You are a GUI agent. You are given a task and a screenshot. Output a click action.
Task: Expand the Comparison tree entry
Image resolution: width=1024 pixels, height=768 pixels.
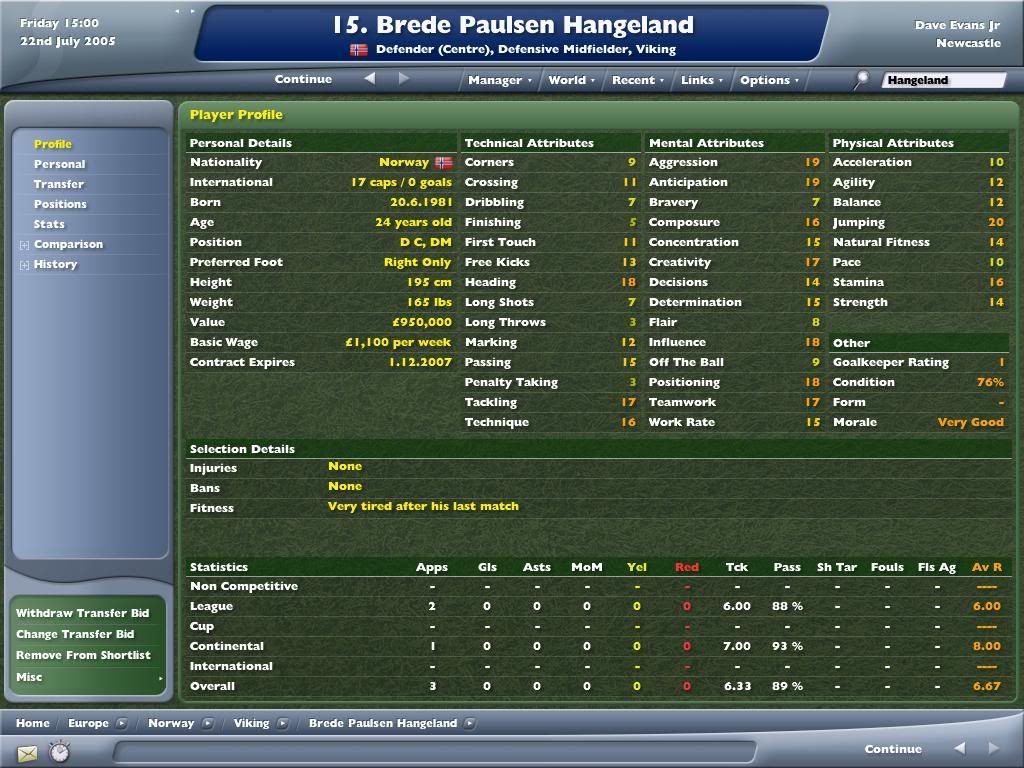click(24, 244)
